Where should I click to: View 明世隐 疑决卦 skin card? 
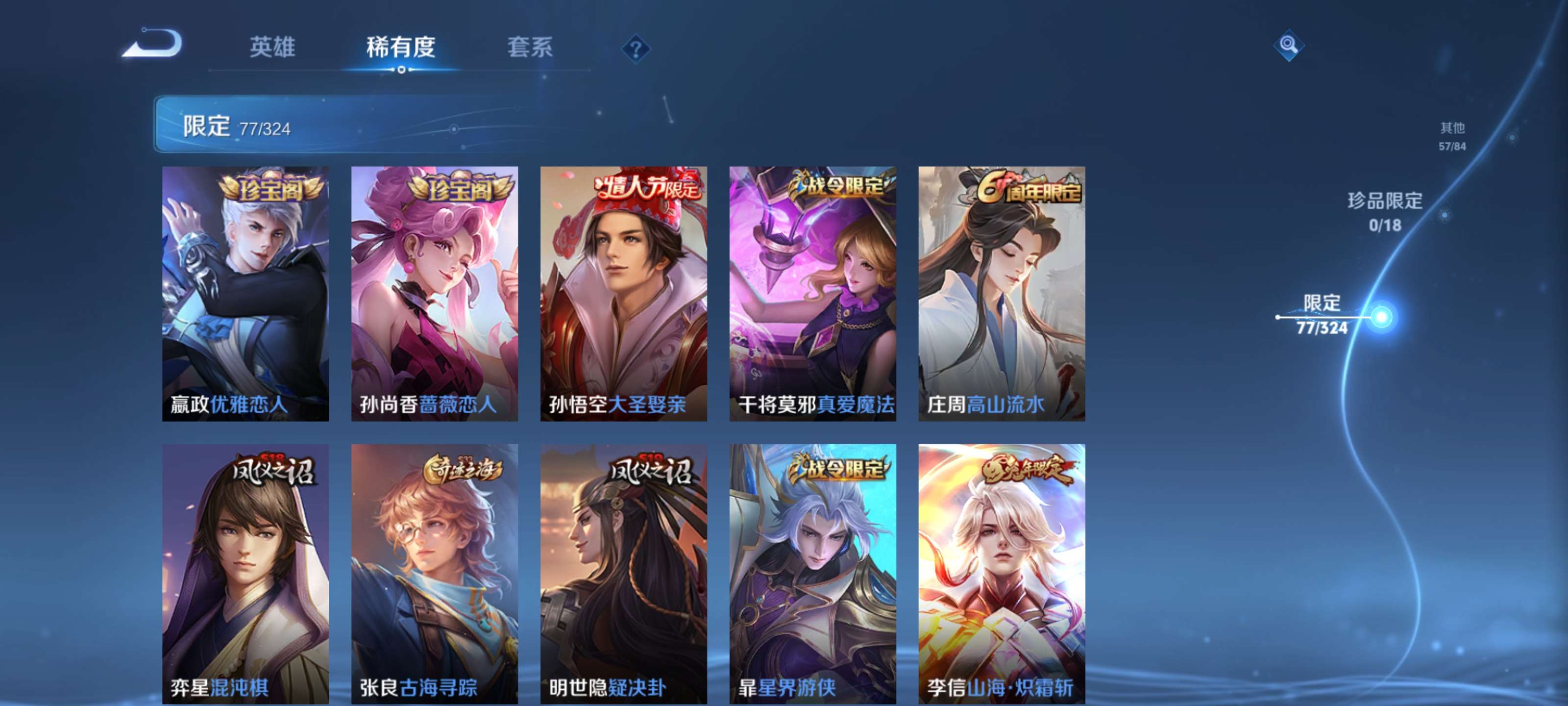624,574
